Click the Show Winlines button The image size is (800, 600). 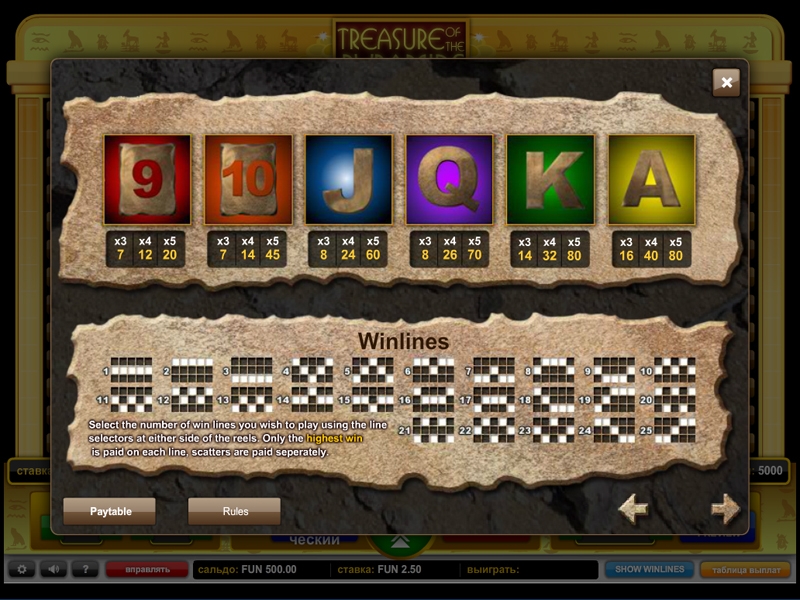coord(649,570)
